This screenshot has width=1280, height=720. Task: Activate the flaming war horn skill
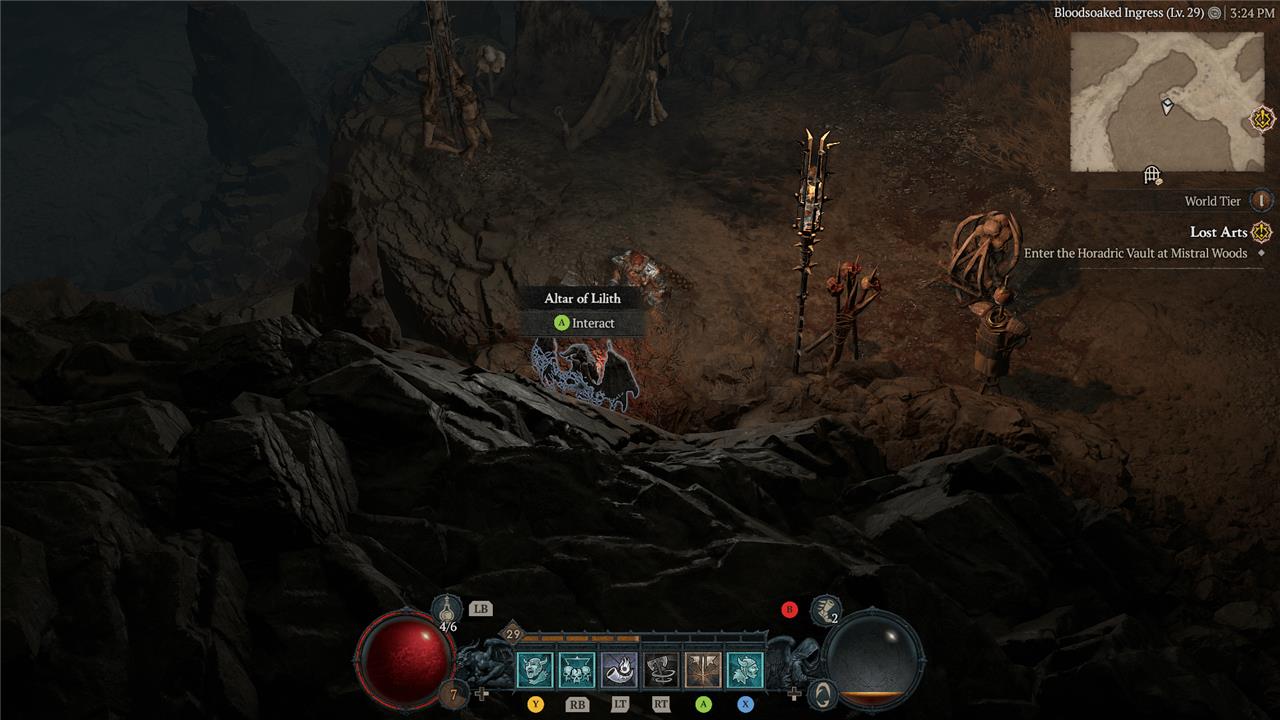pos(619,670)
